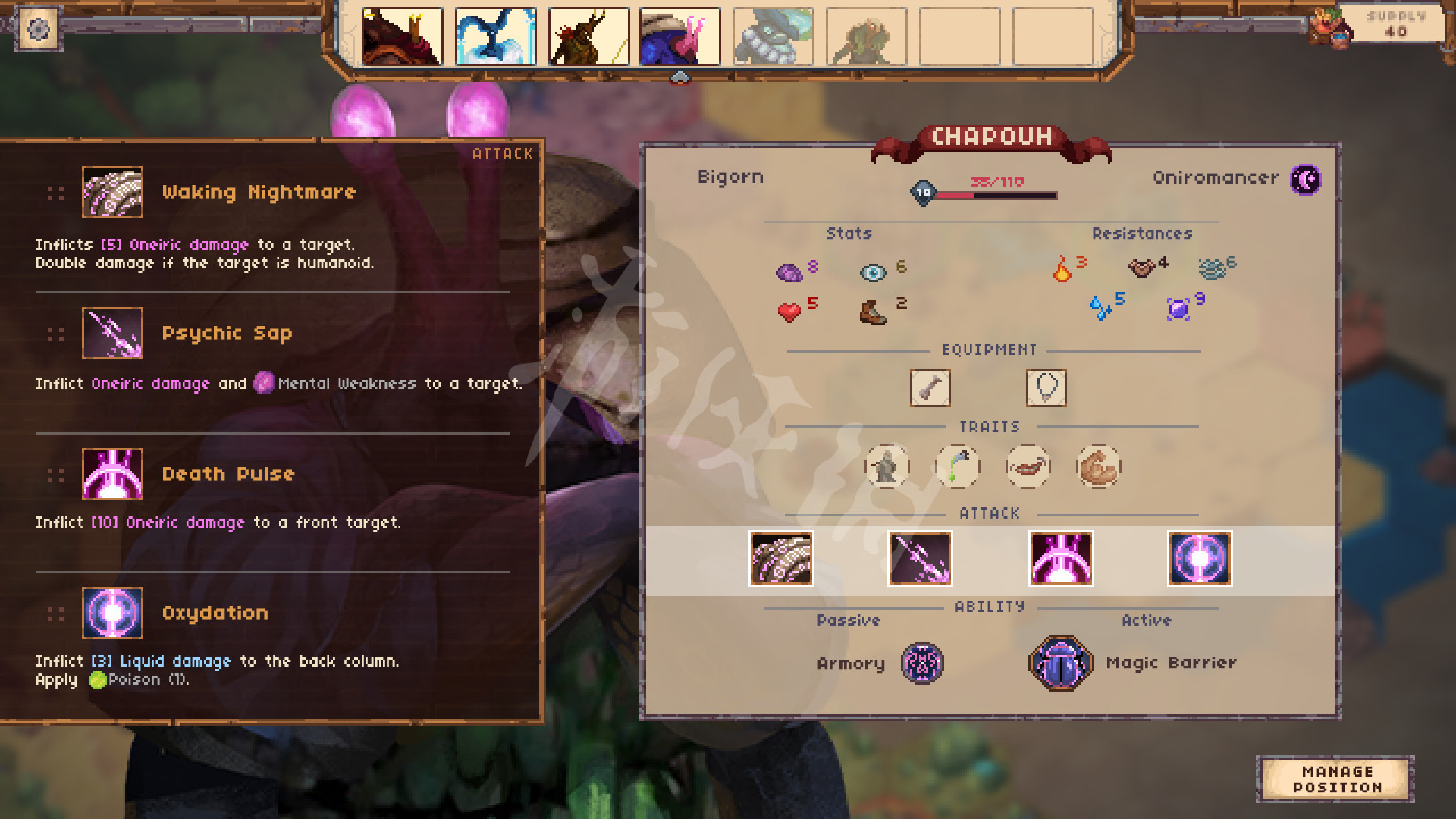Select the bone equipment slot
The height and width of the screenshot is (819, 1456).
(x=930, y=388)
